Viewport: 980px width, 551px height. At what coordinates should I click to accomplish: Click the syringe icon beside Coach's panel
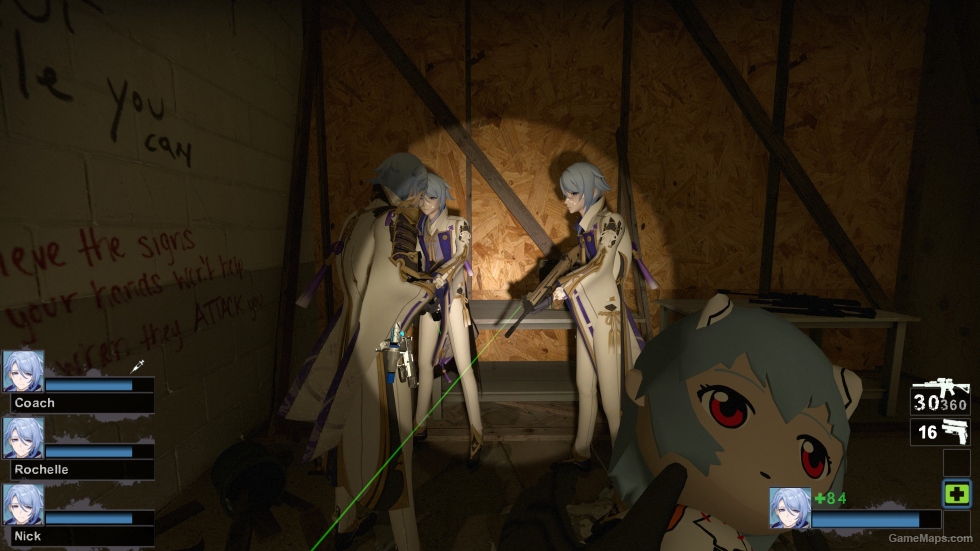139,368
